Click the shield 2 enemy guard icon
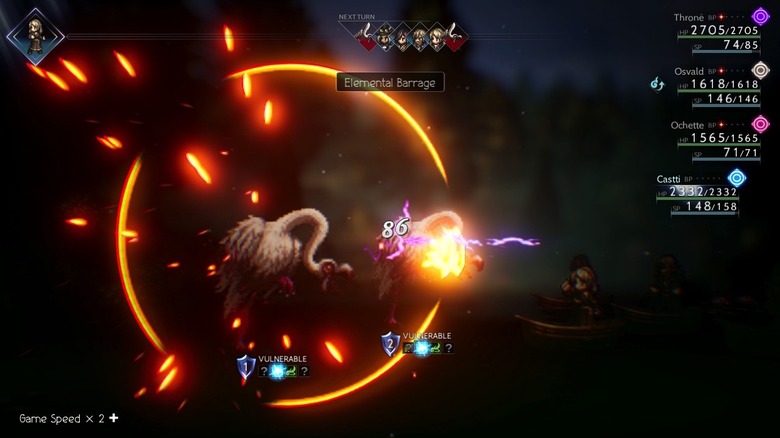 click(390, 343)
